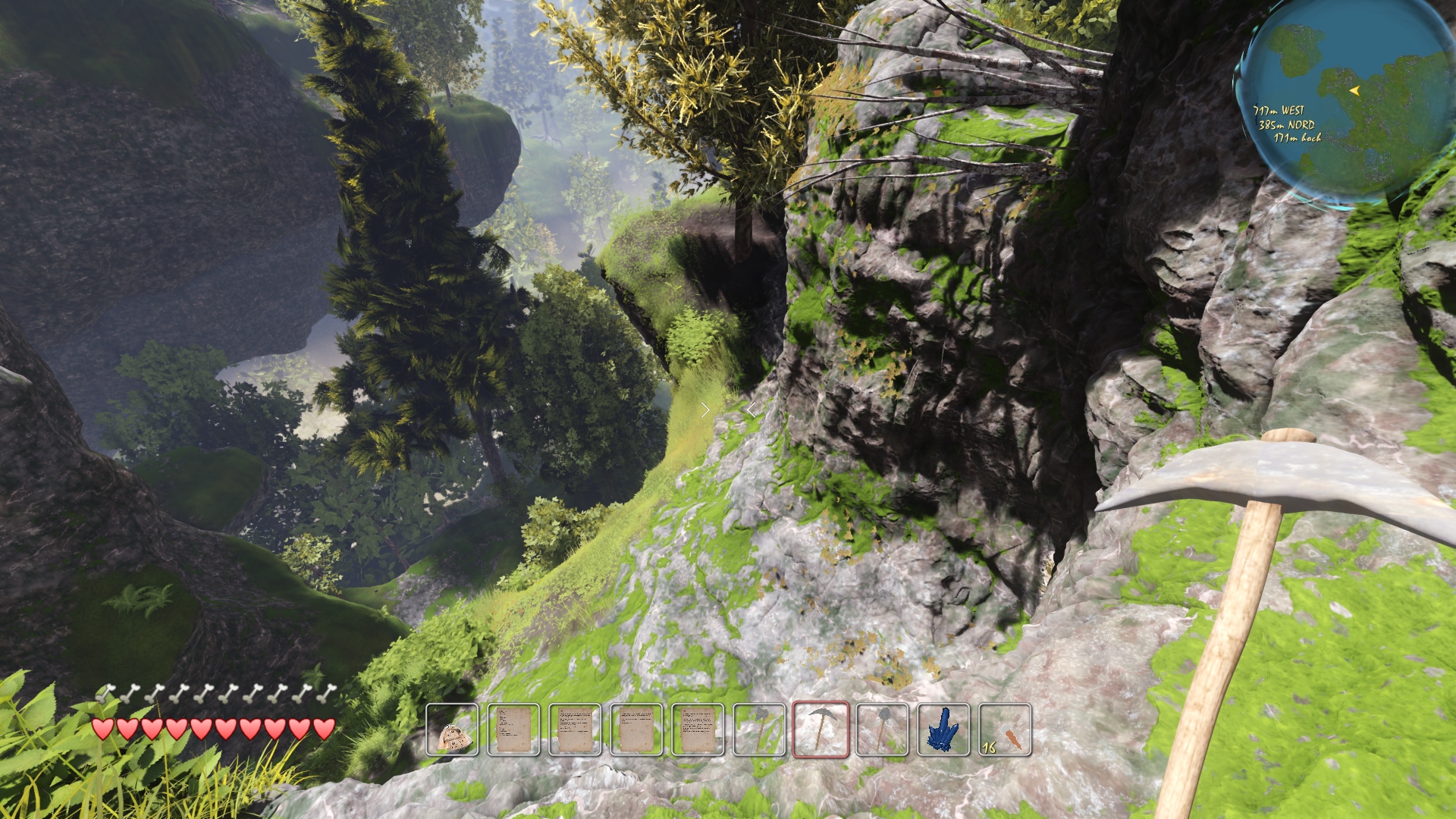Choose the highlighted pickaxe slot

click(x=821, y=730)
